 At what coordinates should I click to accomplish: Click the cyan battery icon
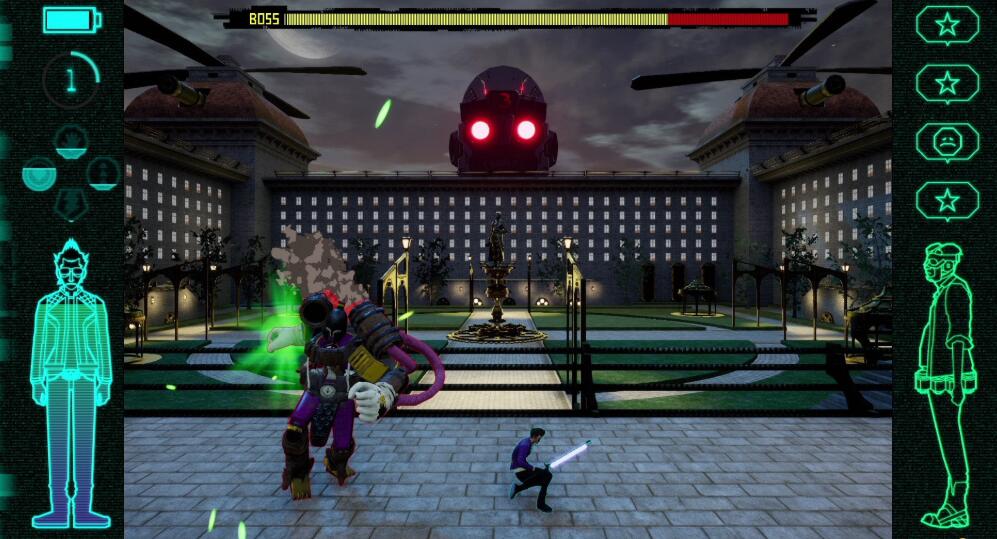(71, 19)
